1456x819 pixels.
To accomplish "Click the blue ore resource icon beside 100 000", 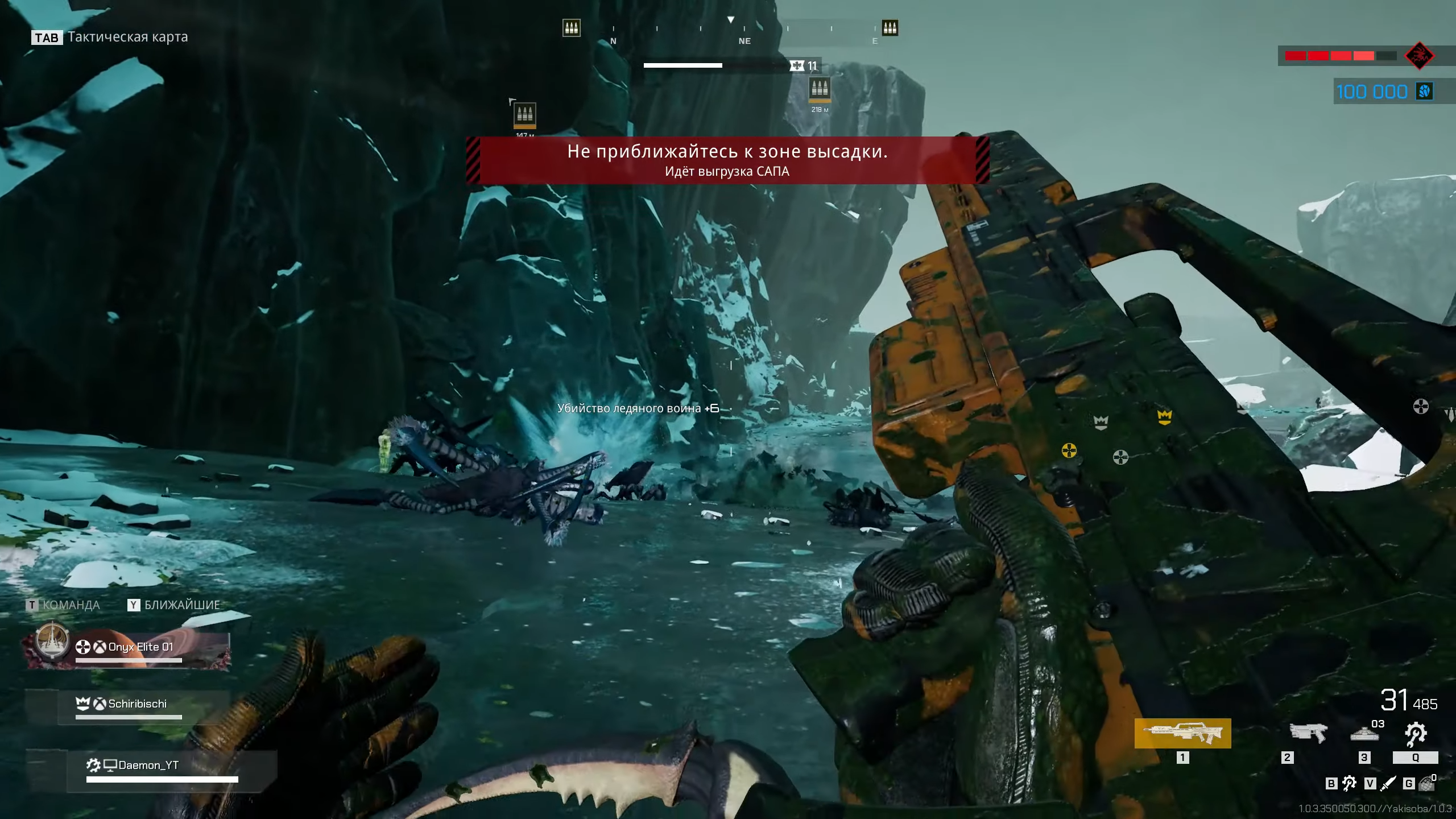I will point(1425,92).
